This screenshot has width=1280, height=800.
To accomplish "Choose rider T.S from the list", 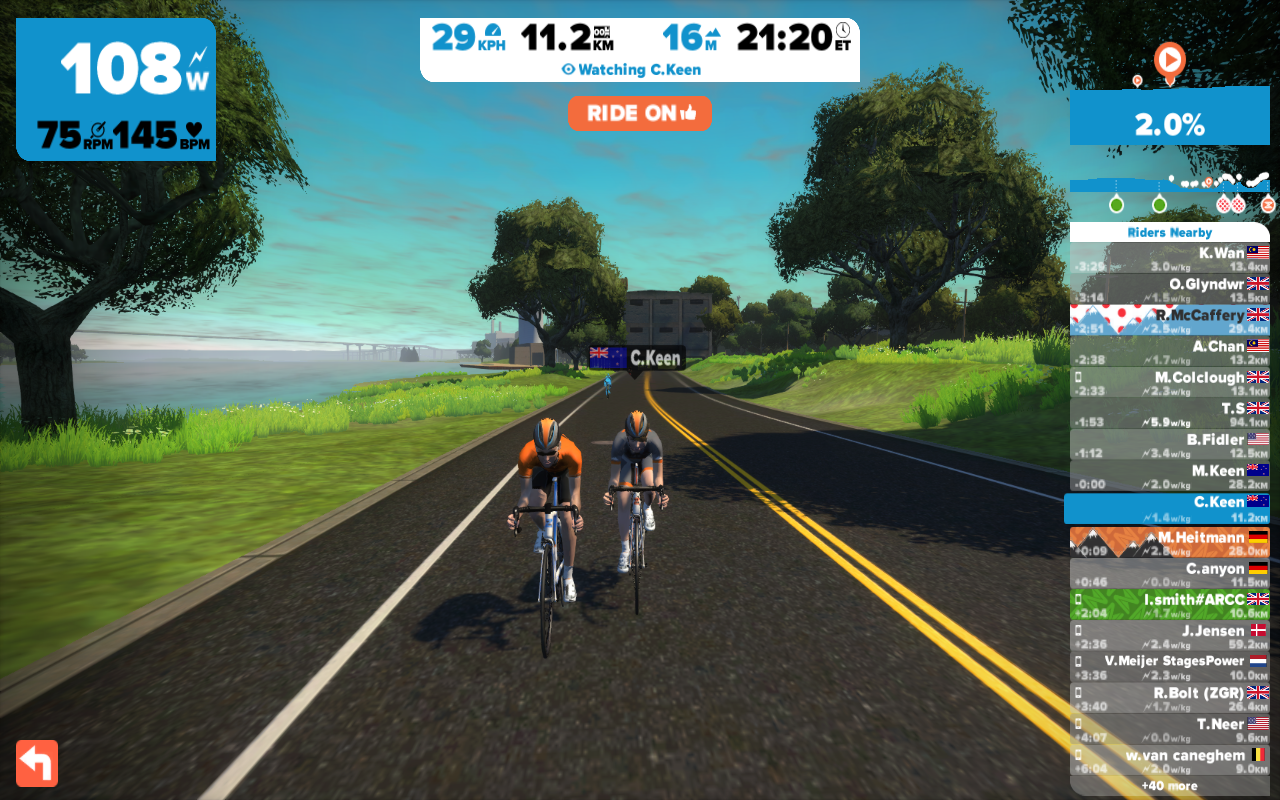I will [1169, 414].
